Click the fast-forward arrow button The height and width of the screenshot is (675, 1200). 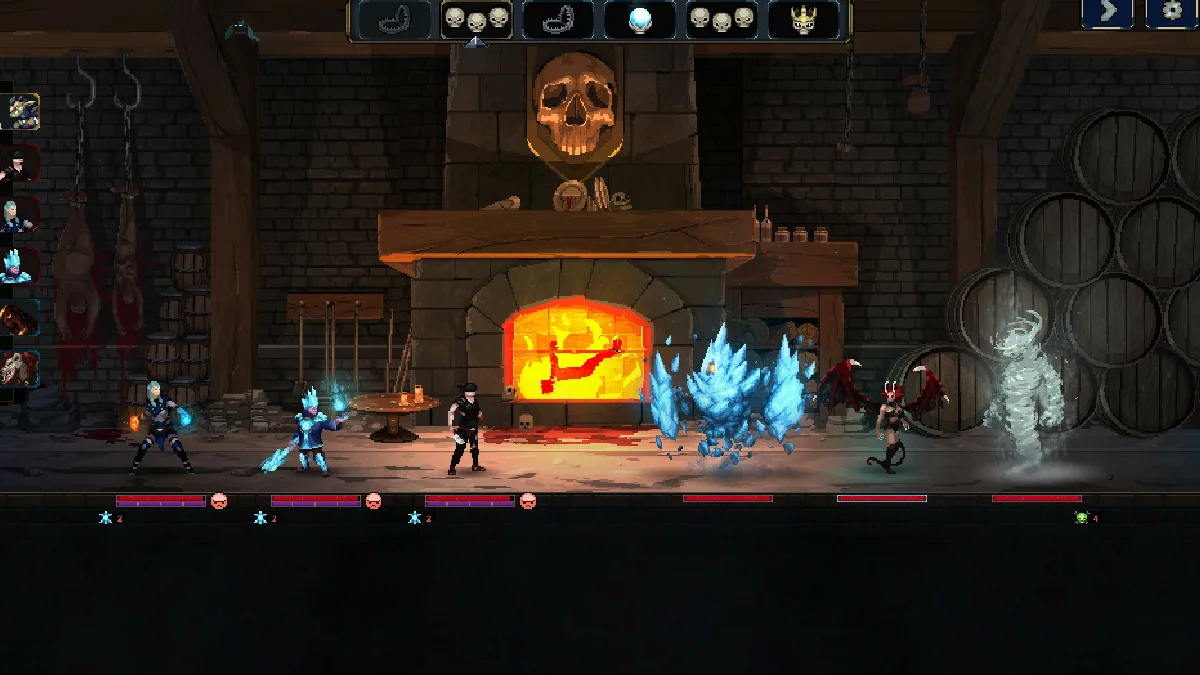[x=1107, y=13]
